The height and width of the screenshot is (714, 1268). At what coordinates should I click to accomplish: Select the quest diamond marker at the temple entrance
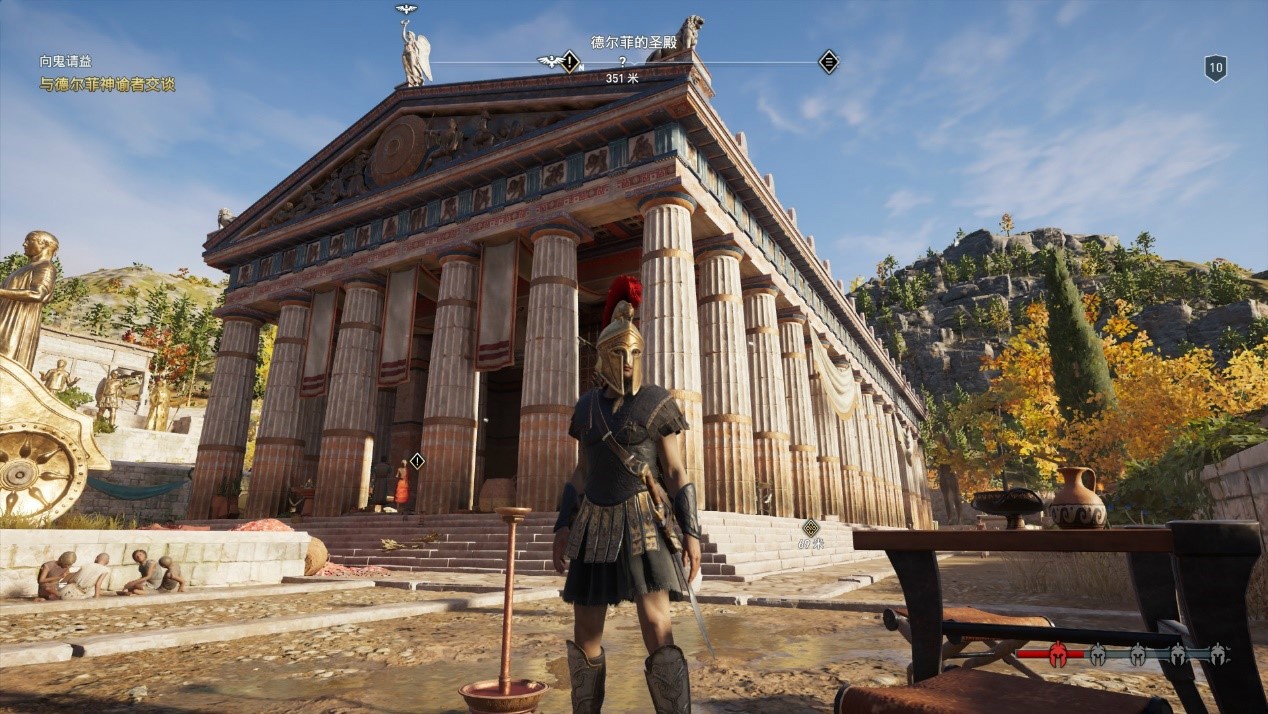417,461
